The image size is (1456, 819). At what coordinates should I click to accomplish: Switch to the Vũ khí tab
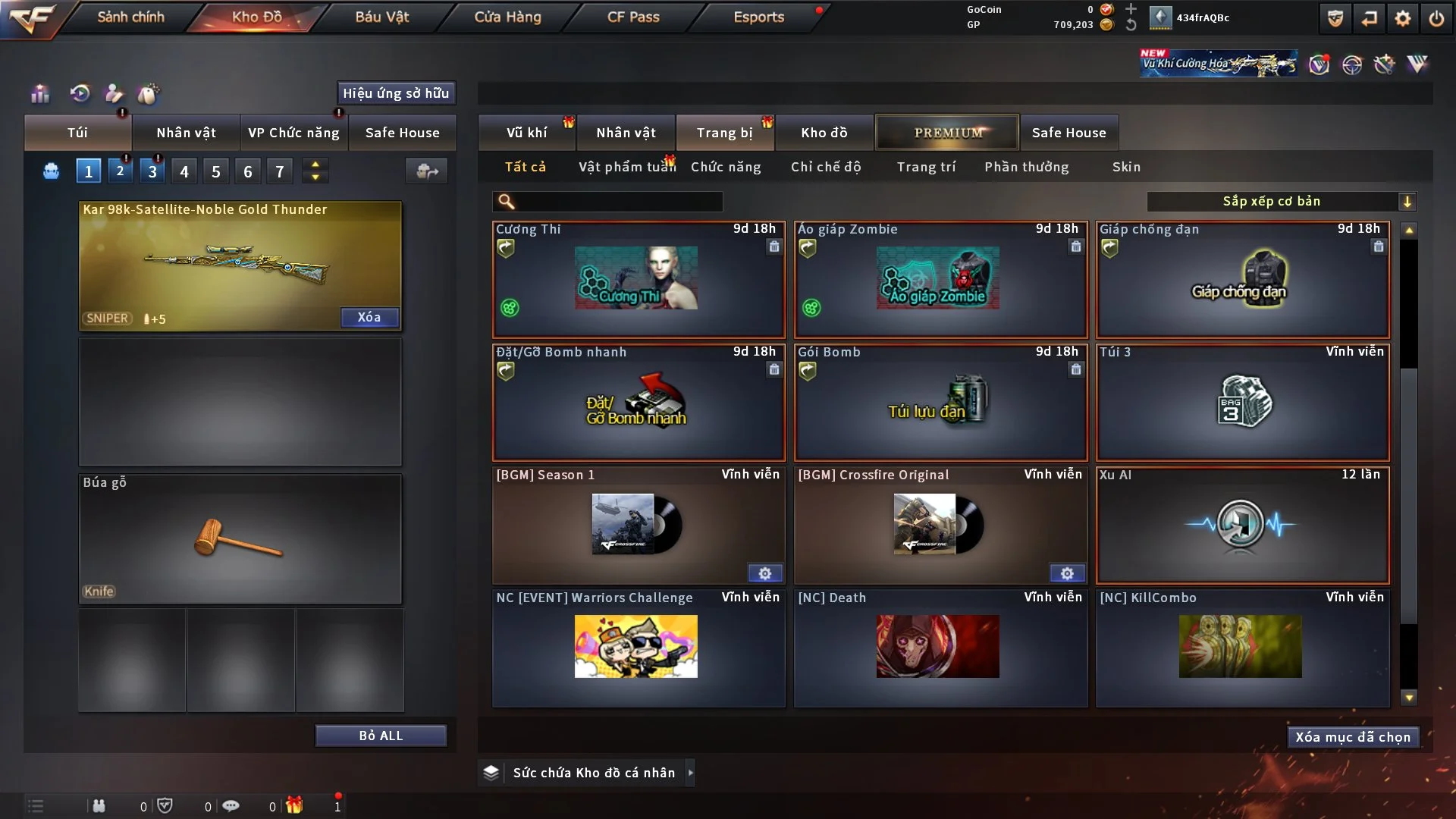526,133
